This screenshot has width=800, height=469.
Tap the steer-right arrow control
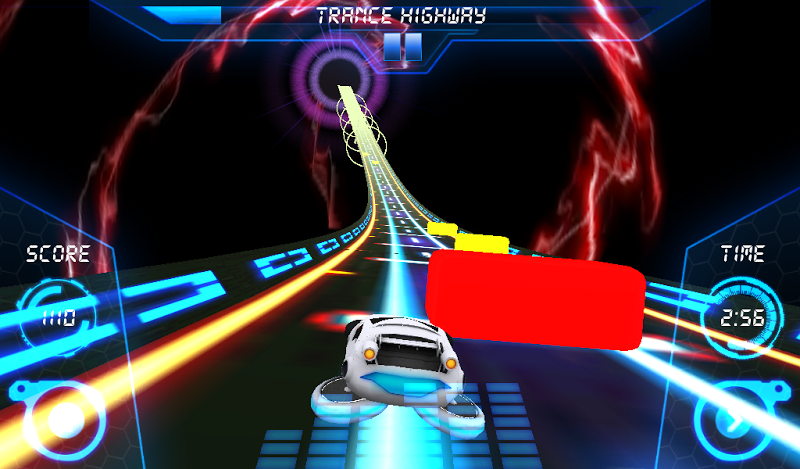741,420
